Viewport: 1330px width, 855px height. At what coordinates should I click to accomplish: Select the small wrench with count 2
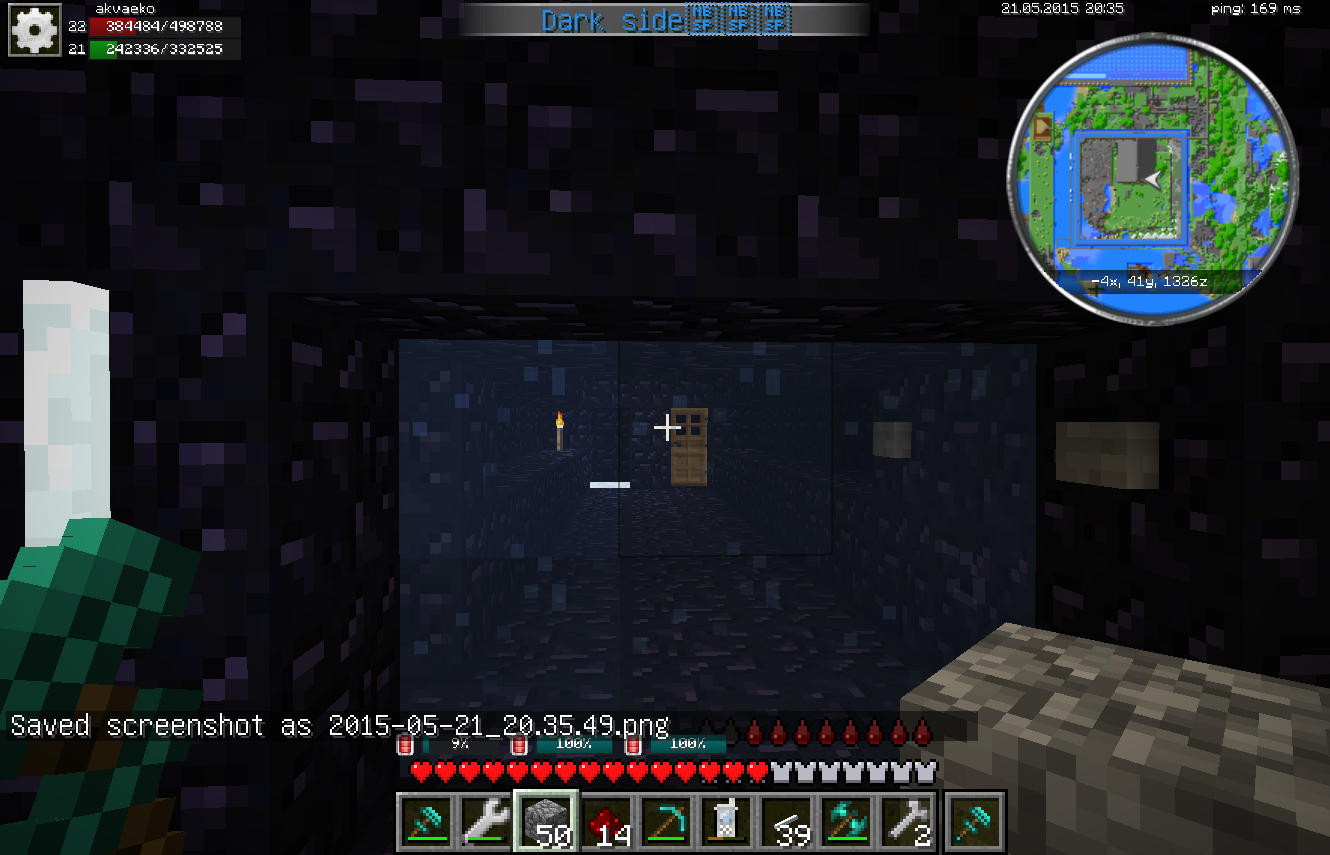click(x=905, y=822)
